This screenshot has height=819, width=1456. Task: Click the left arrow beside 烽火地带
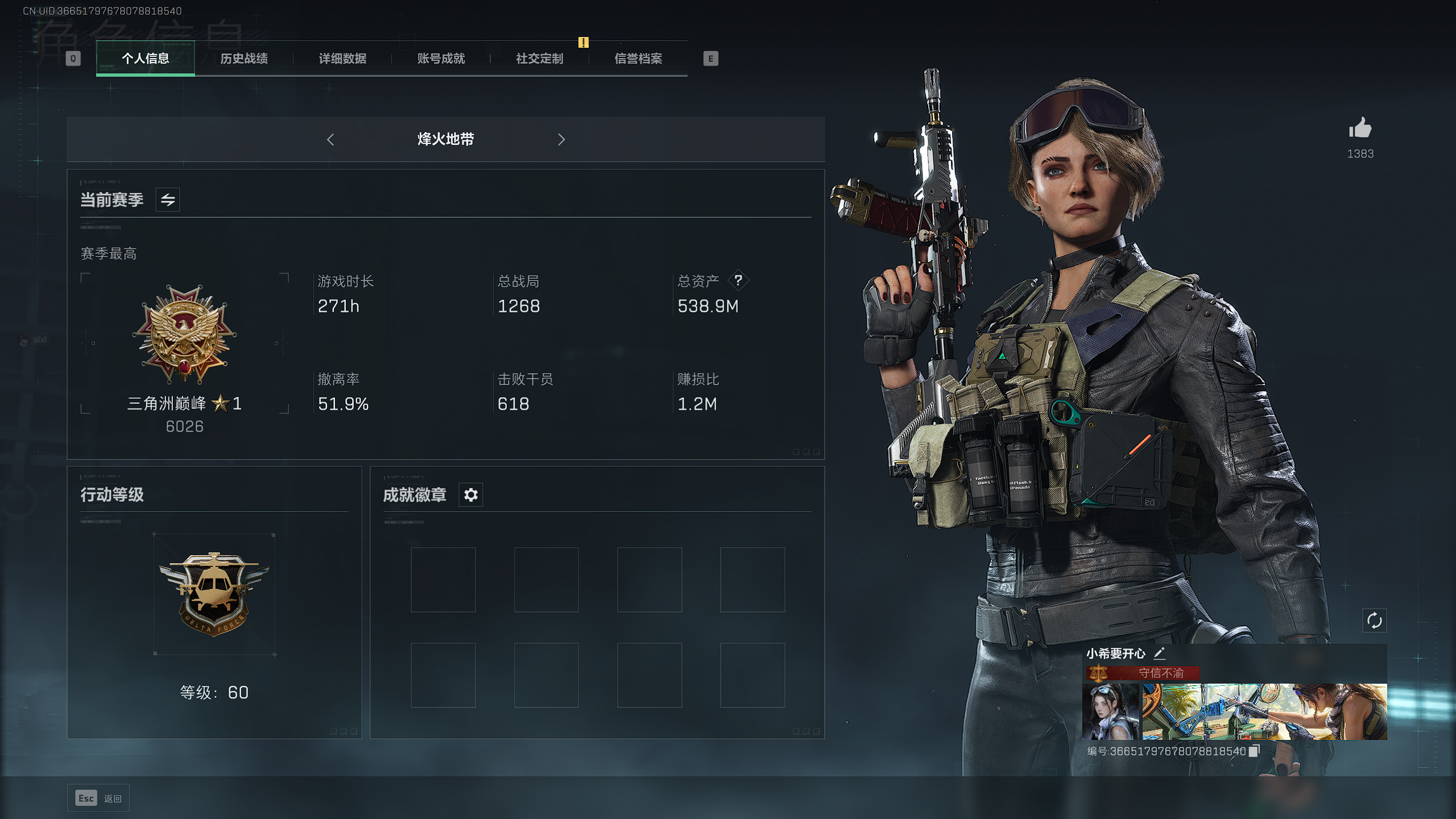(x=330, y=139)
